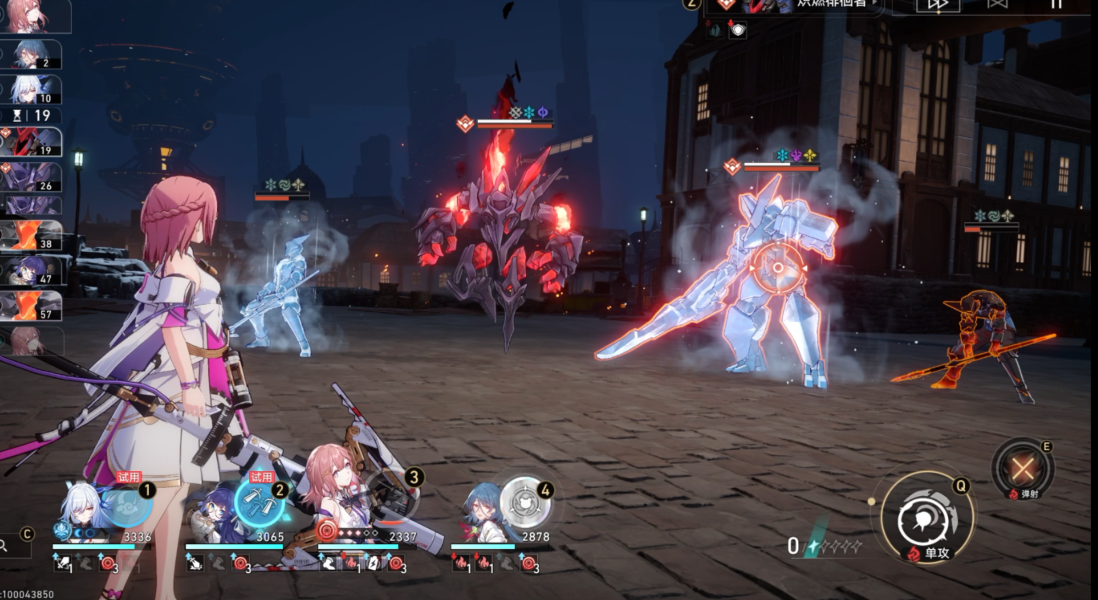The height and width of the screenshot is (600, 1098).
Task: Activate ultimate number 4 of blue-haired character
Action: point(524,501)
